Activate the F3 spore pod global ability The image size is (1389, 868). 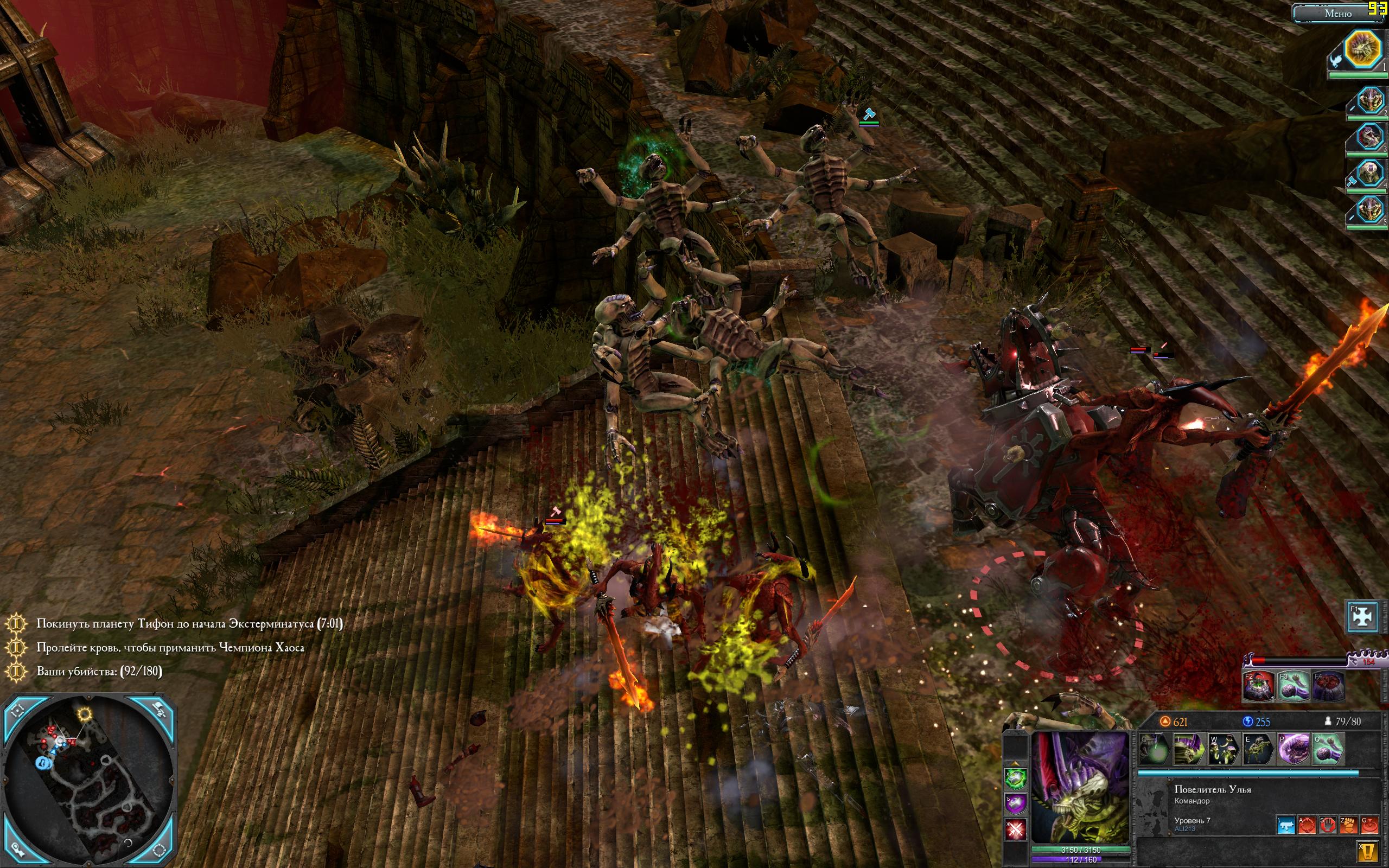click(x=1294, y=686)
